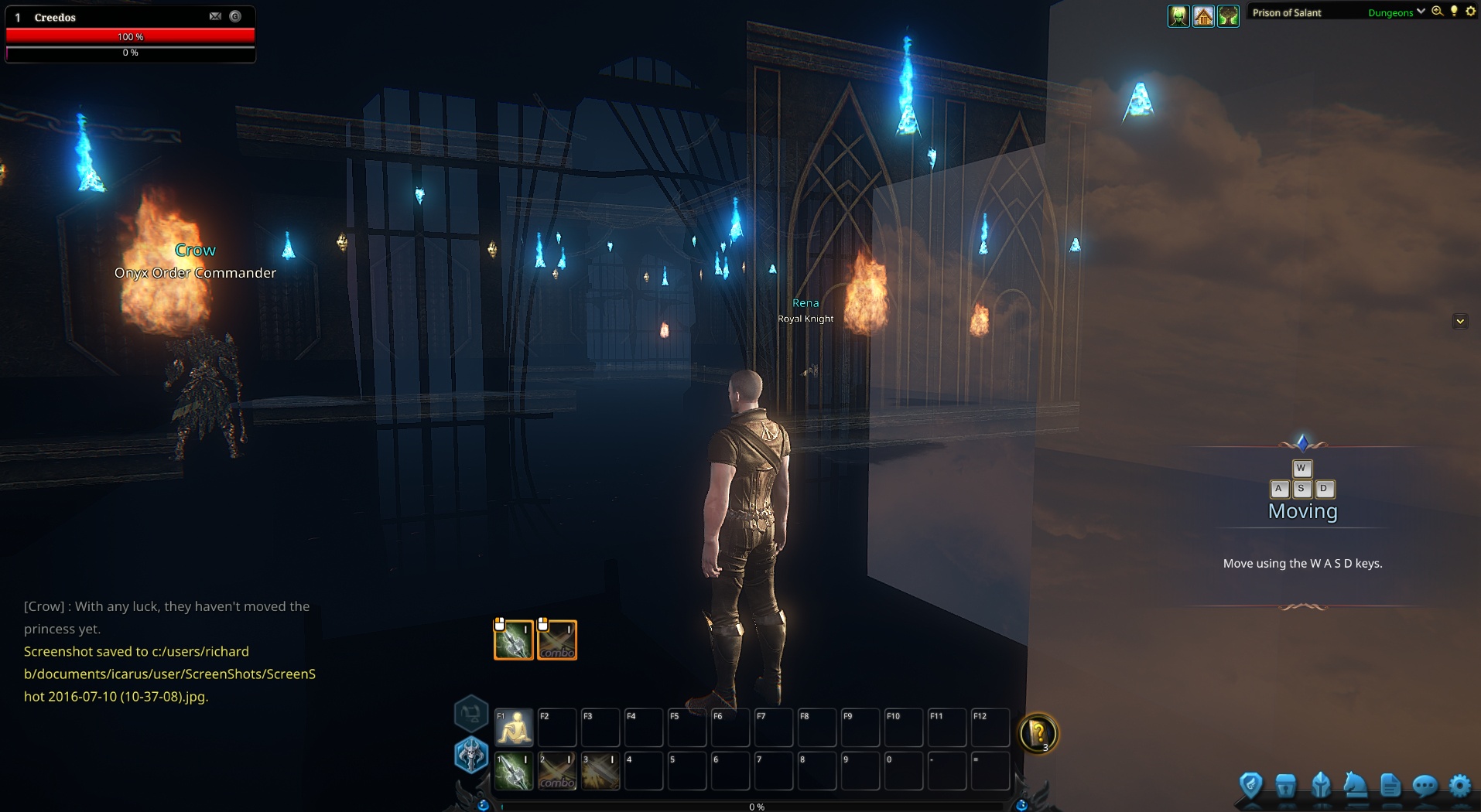
Task: Click the magnifying glass zoom icon
Action: tap(1438, 12)
